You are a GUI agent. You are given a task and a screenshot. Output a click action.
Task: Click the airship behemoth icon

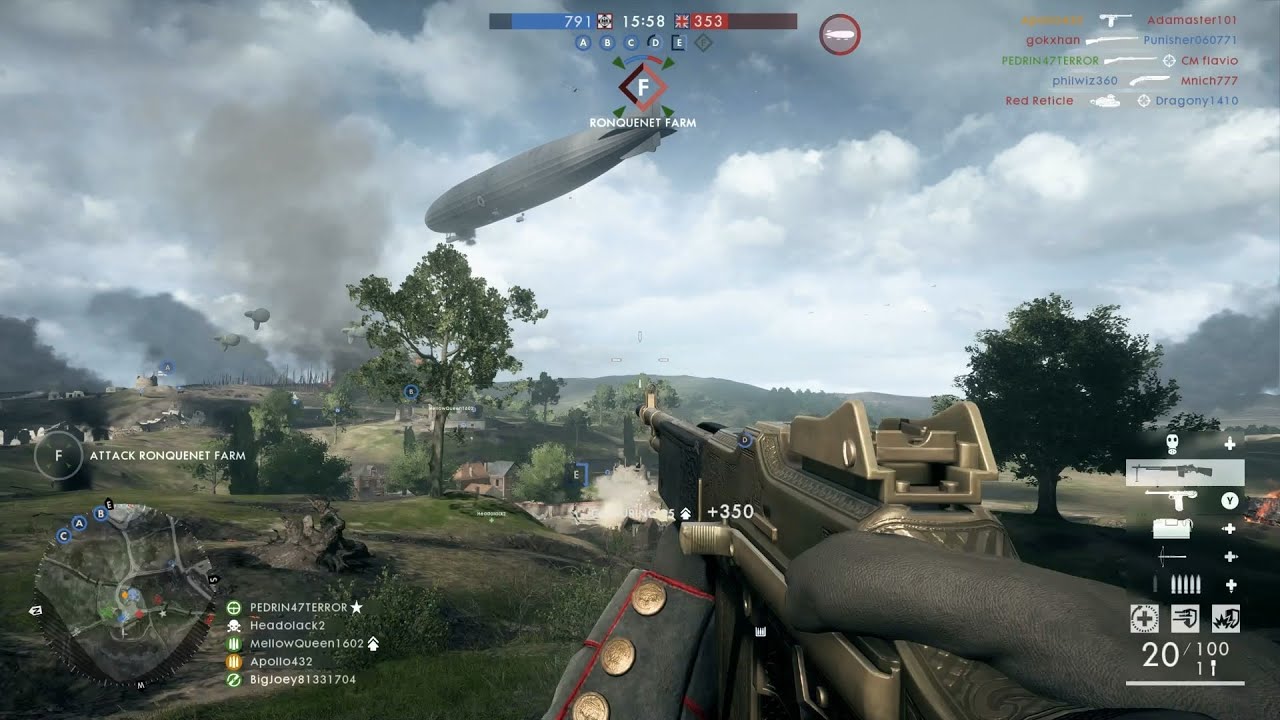(839, 35)
